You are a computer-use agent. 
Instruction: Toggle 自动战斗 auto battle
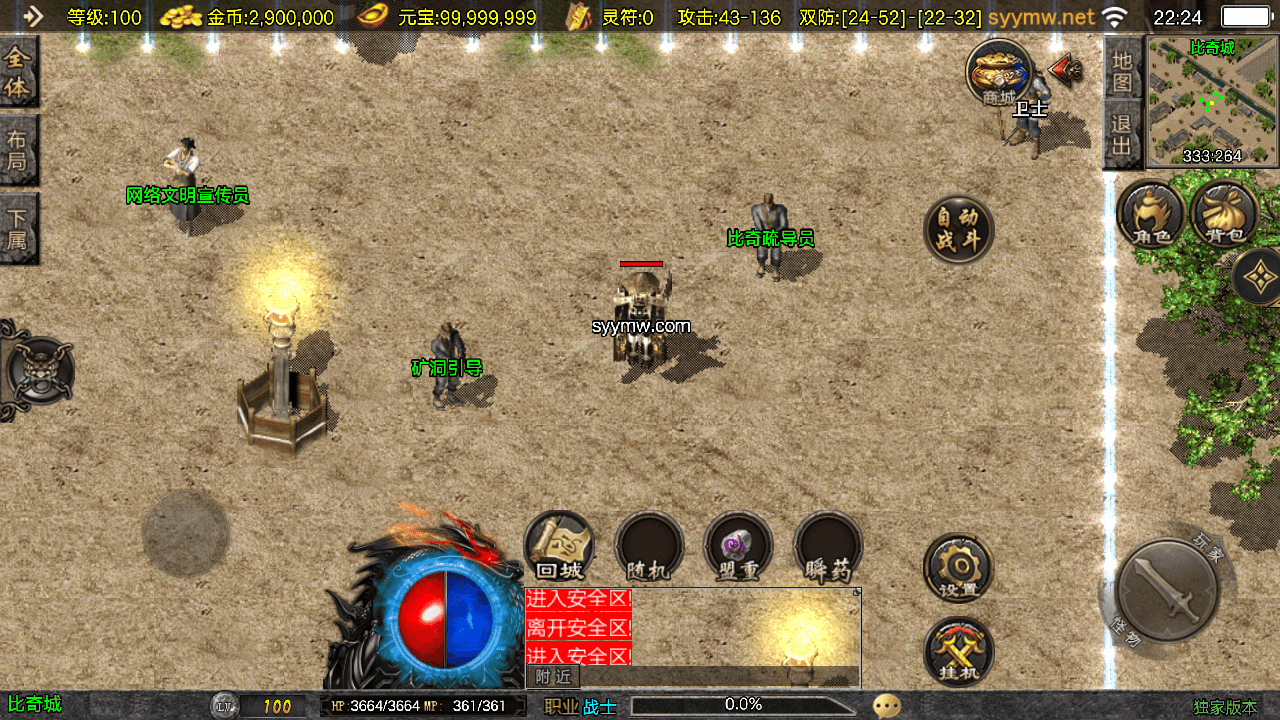[958, 229]
